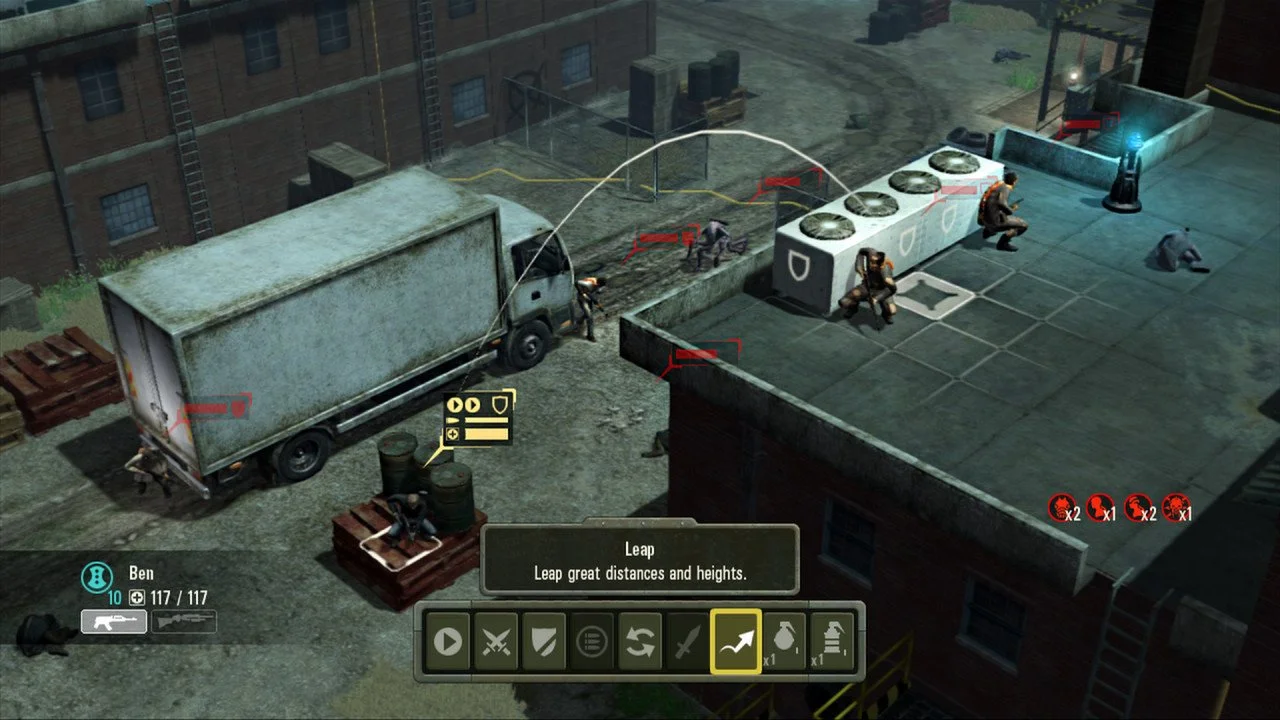Open the abilities list action icon
The height and width of the screenshot is (720, 1280).
coord(593,643)
